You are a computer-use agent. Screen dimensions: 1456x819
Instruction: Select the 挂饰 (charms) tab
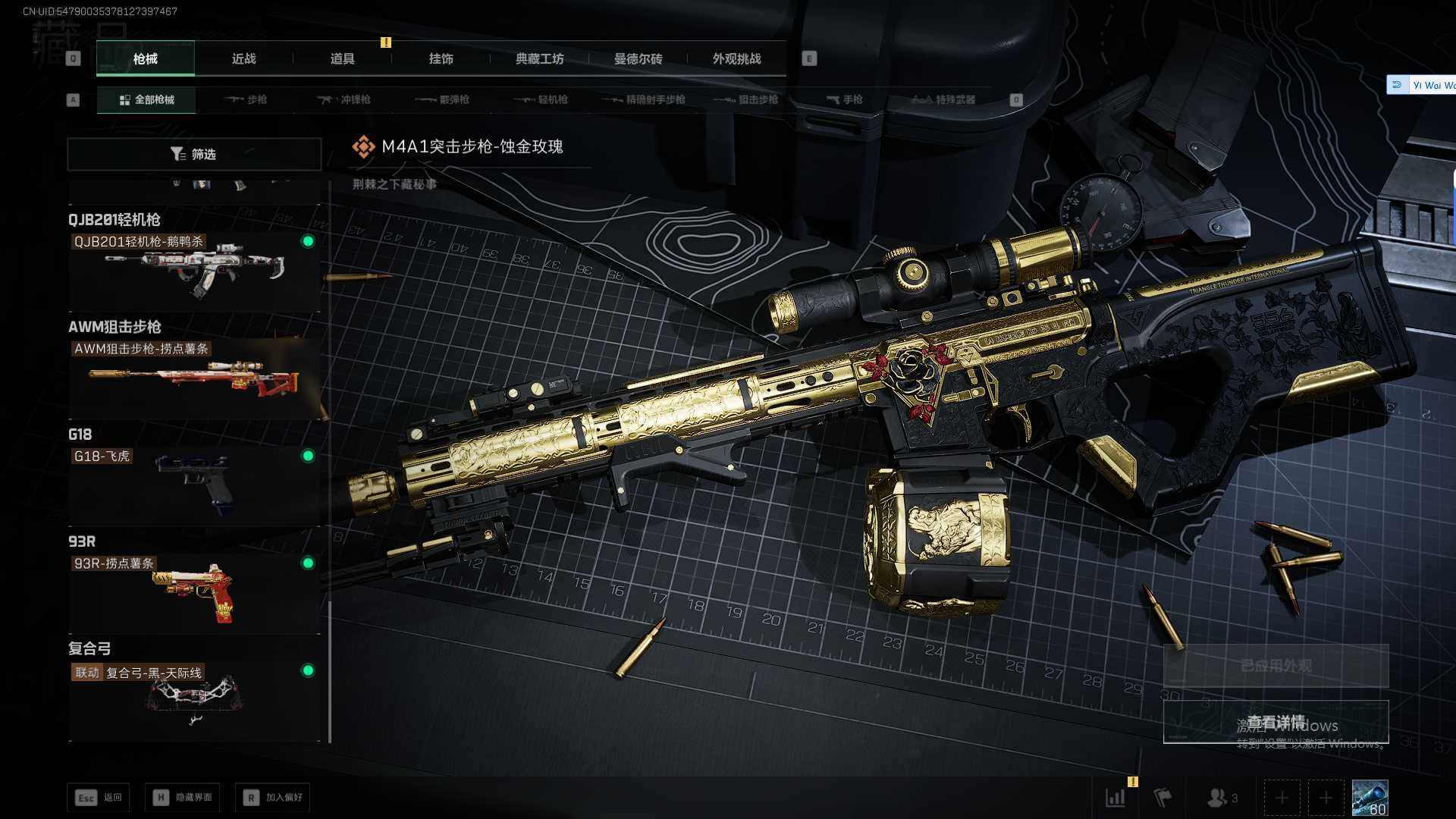click(441, 58)
